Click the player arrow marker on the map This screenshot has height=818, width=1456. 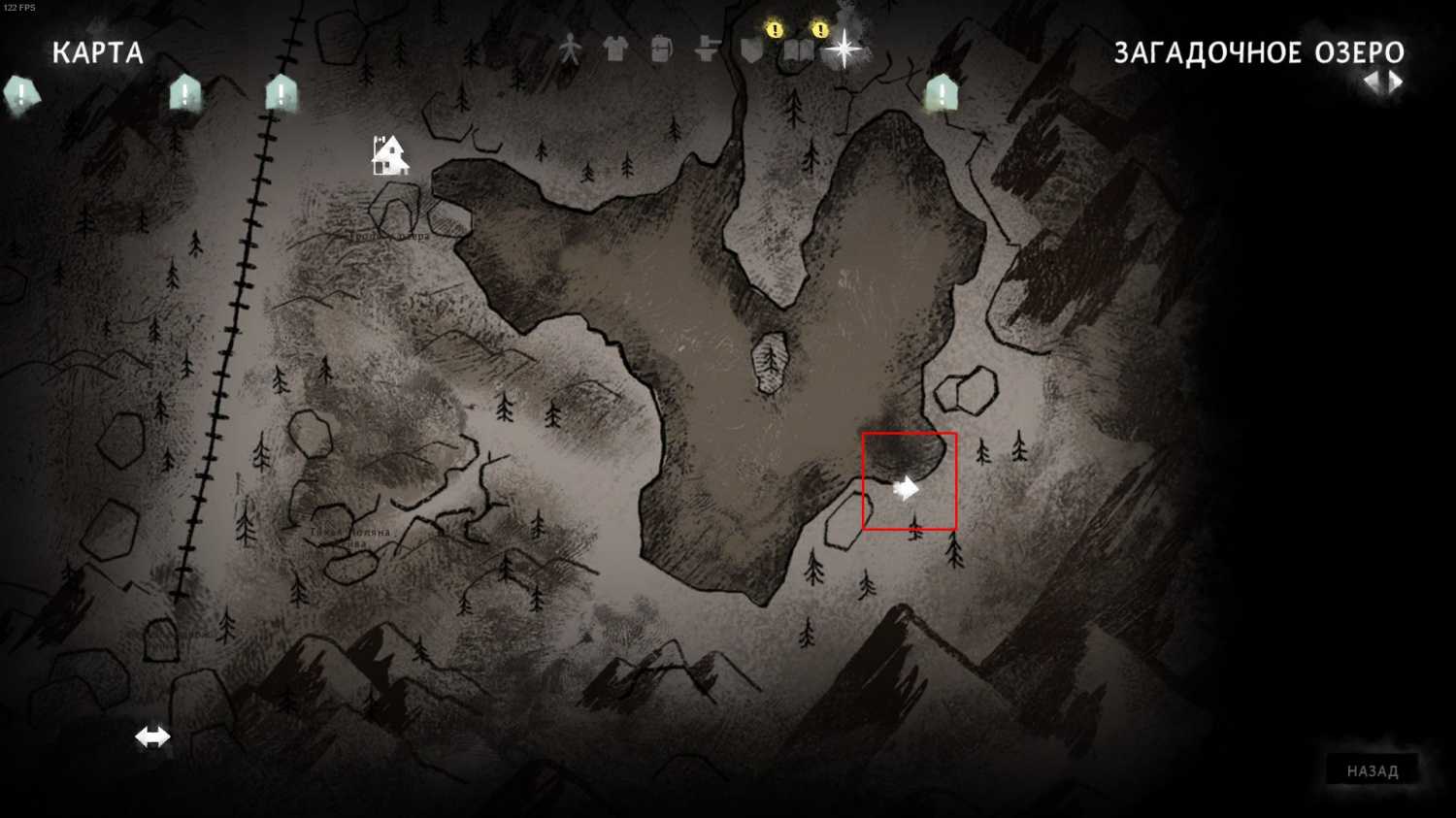(906, 488)
